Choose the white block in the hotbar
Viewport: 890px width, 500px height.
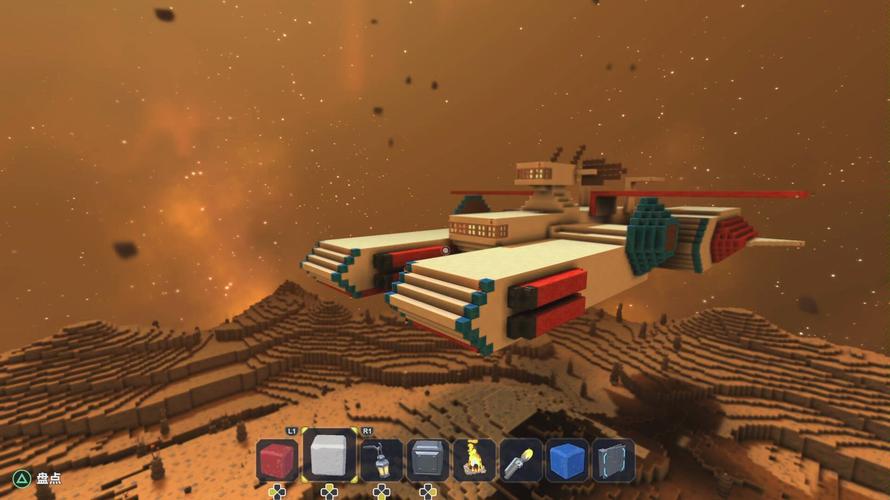tap(329, 457)
